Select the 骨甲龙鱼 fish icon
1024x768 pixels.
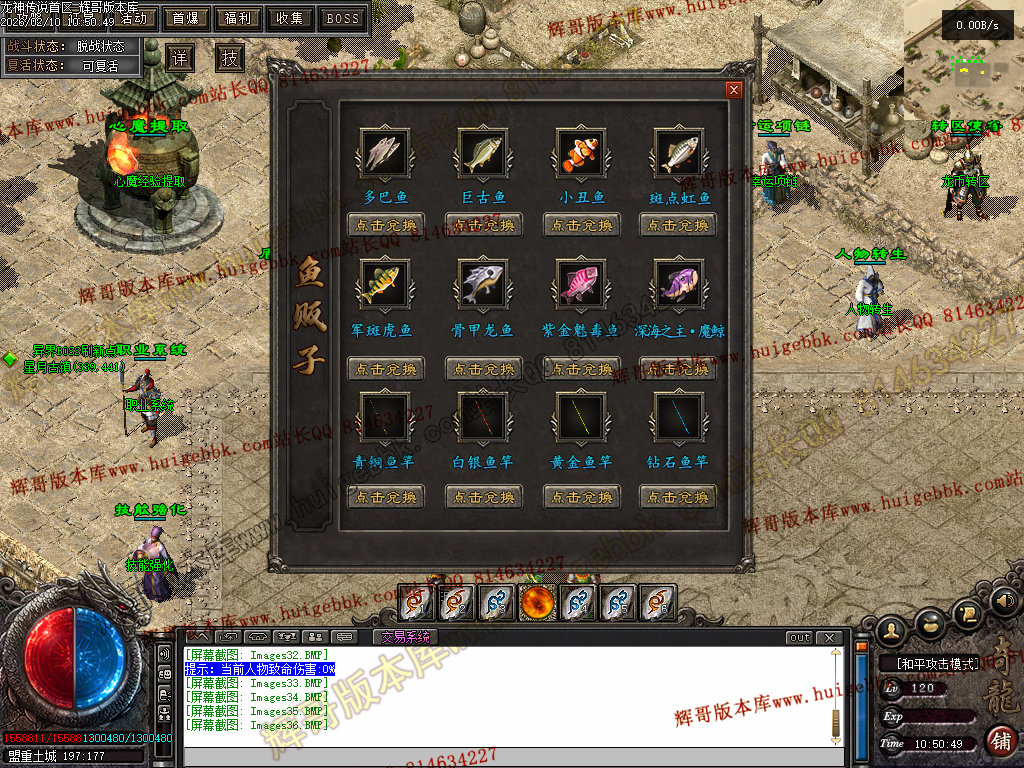[x=484, y=284]
